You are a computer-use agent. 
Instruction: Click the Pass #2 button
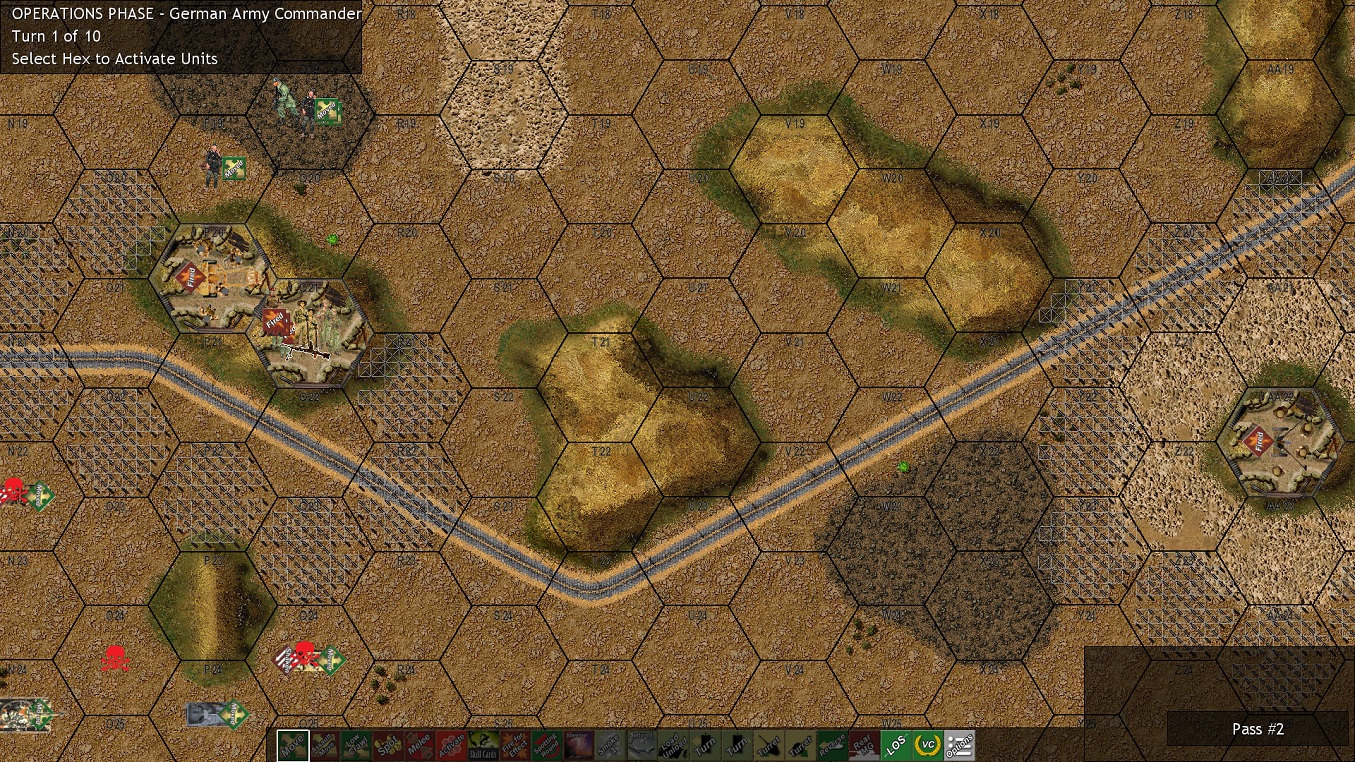tap(1257, 729)
